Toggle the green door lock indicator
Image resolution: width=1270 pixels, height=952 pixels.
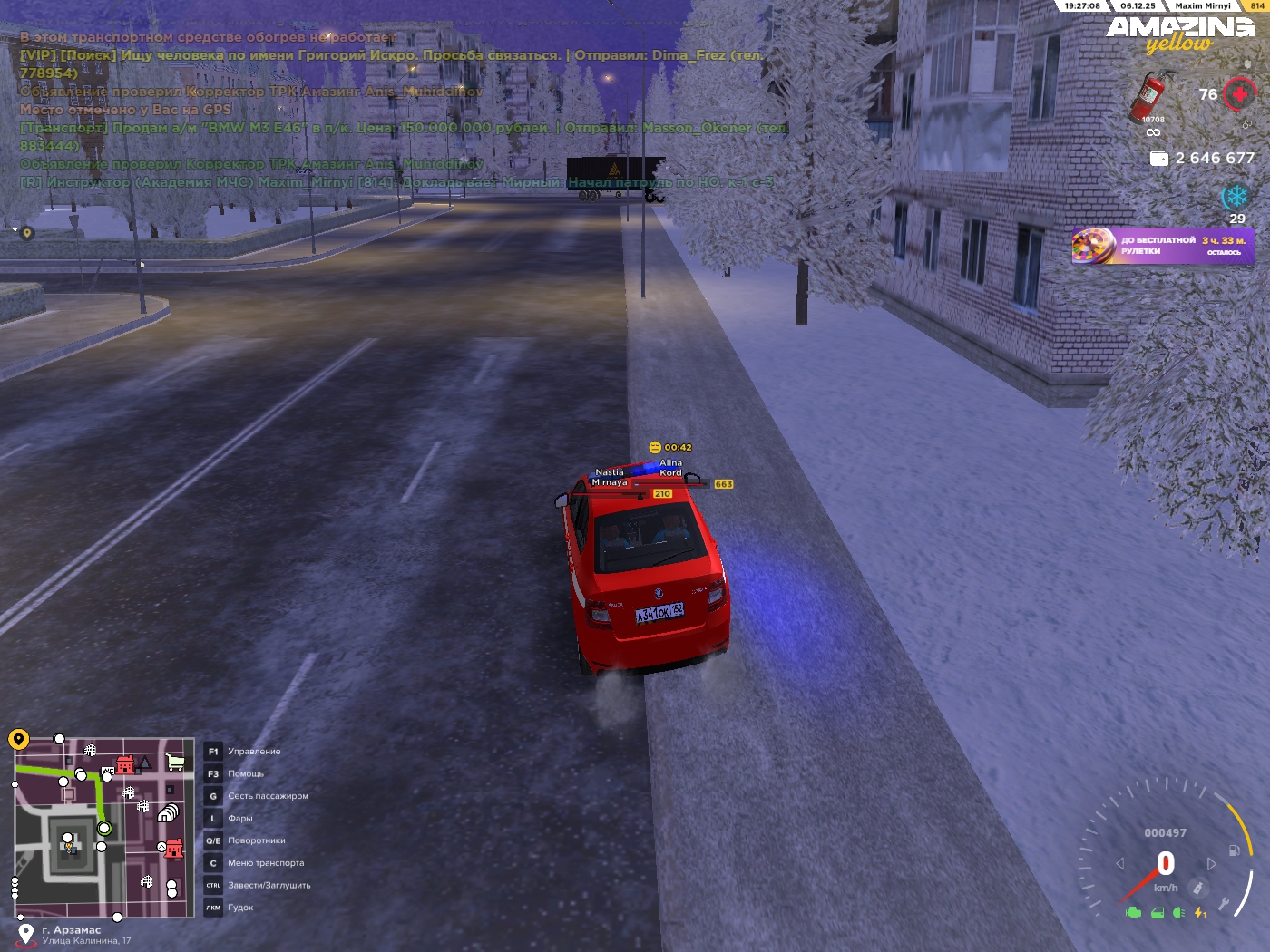(1158, 913)
